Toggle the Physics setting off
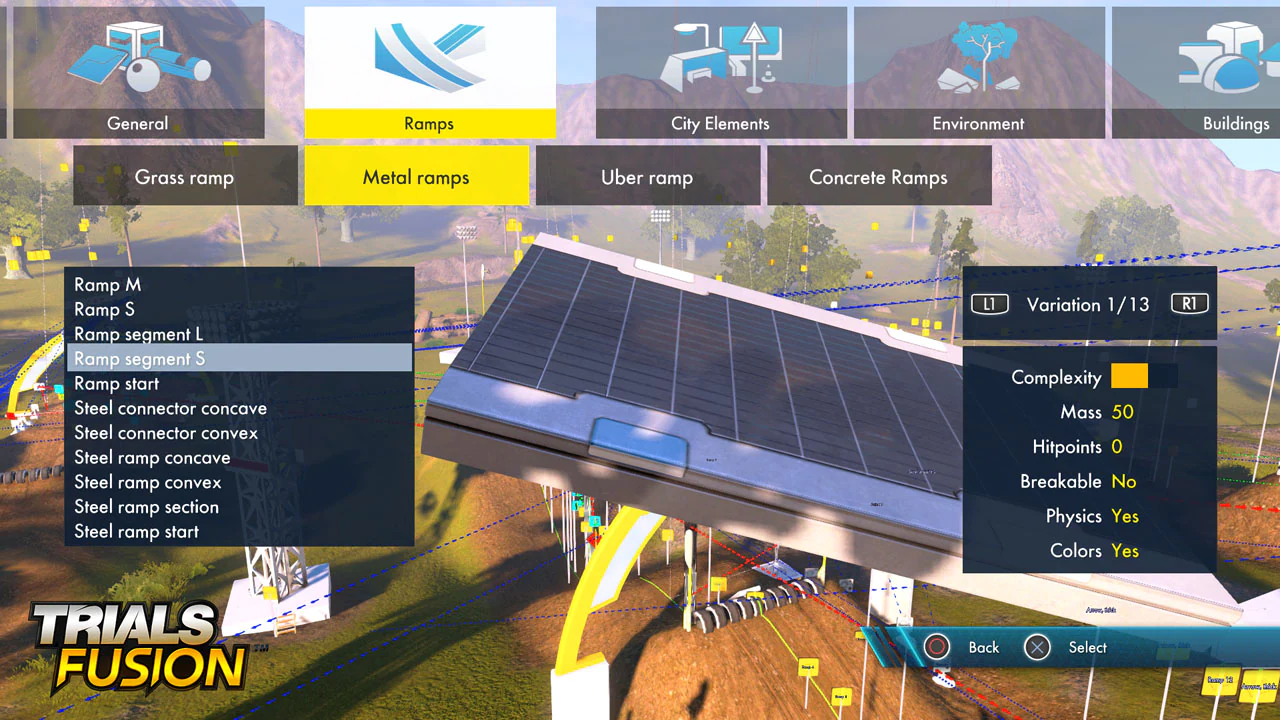Screen dimensions: 1280x720 pos(1125,516)
